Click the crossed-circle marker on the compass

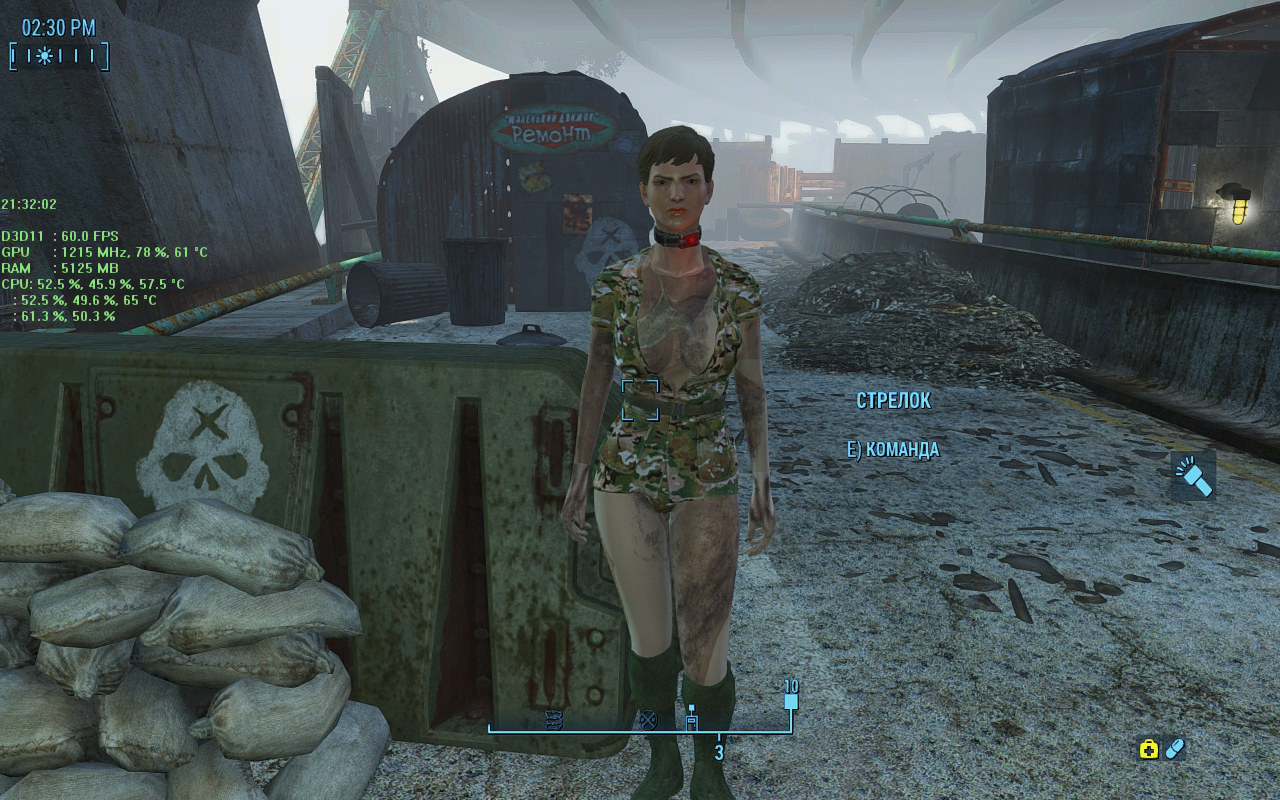pyautogui.click(x=647, y=718)
